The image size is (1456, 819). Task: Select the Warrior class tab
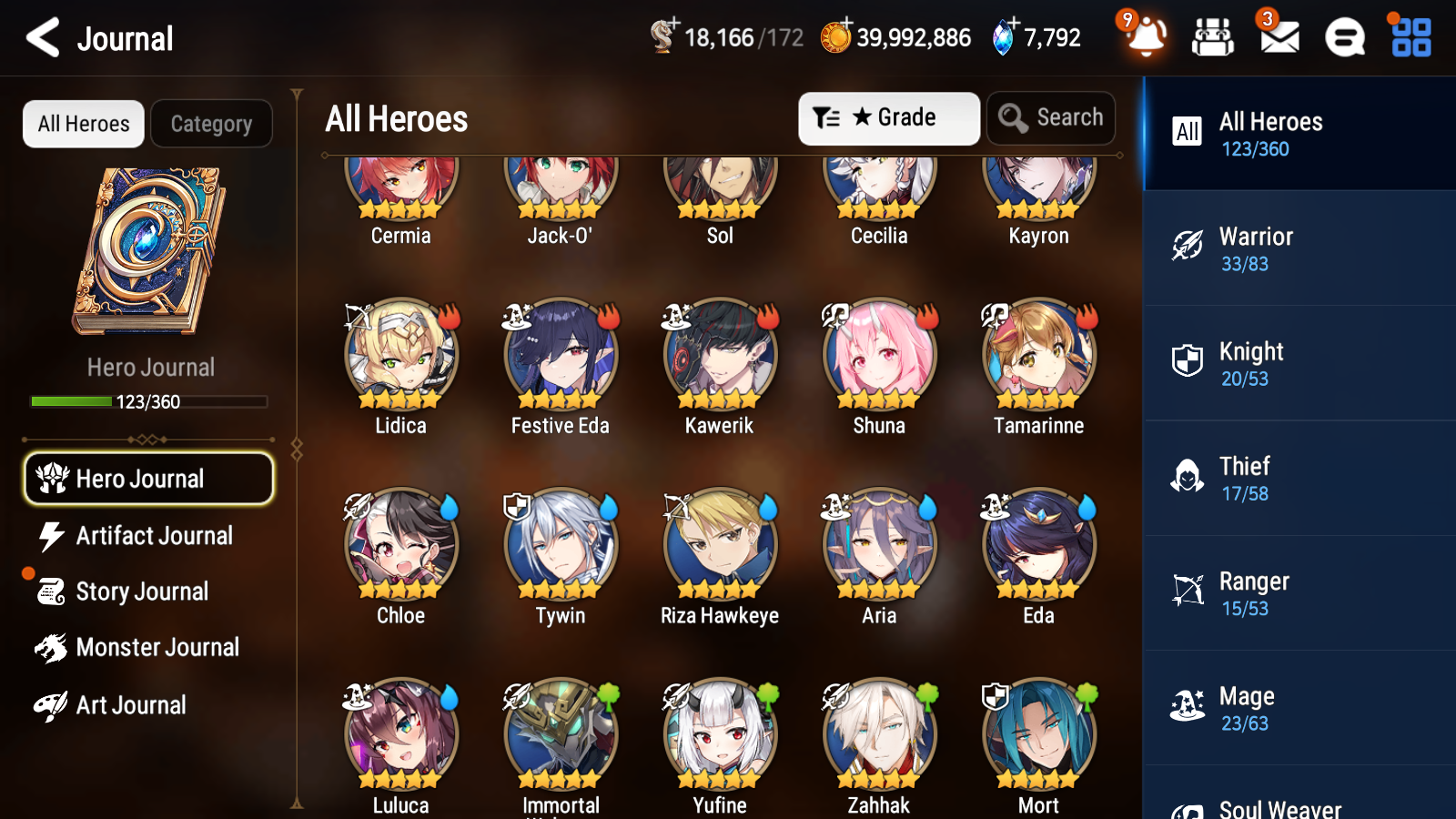click(x=1297, y=249)
